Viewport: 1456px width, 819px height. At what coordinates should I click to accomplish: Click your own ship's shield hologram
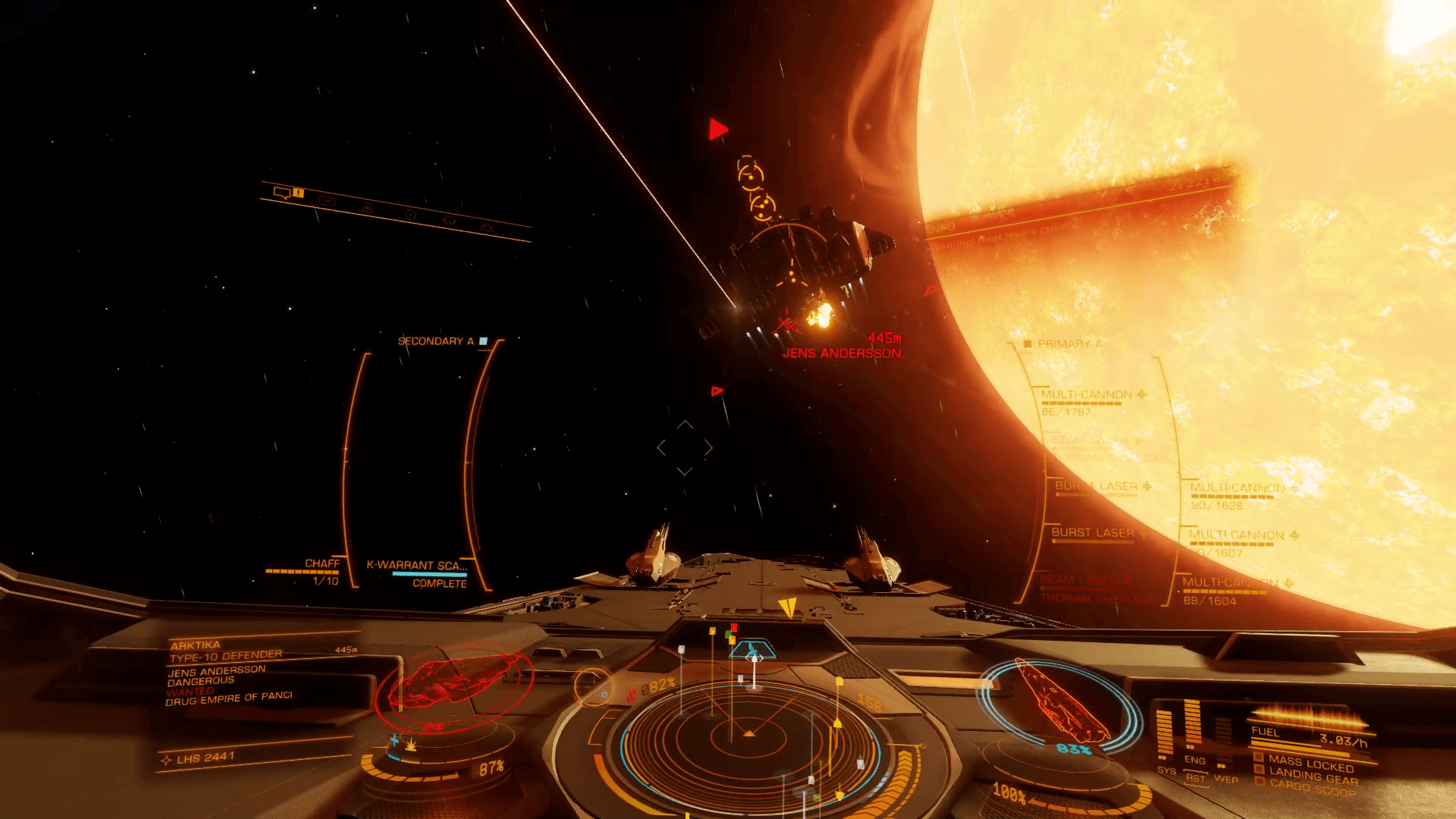(x=1058, y=700)
